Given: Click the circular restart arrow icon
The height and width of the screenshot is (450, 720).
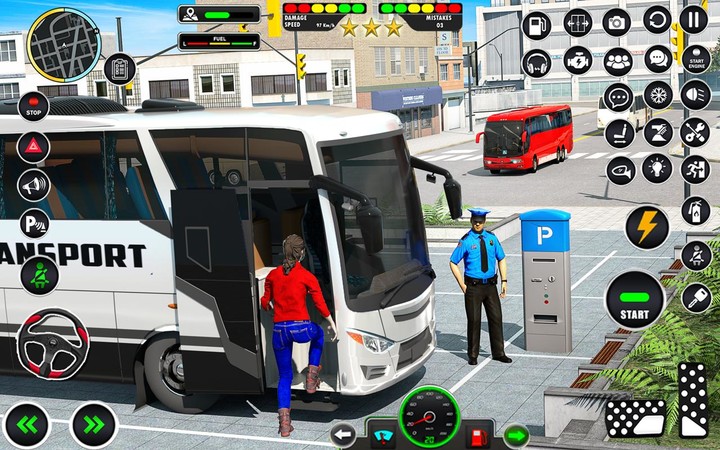Looking at the screenshot, I should [x=657, y=19].
